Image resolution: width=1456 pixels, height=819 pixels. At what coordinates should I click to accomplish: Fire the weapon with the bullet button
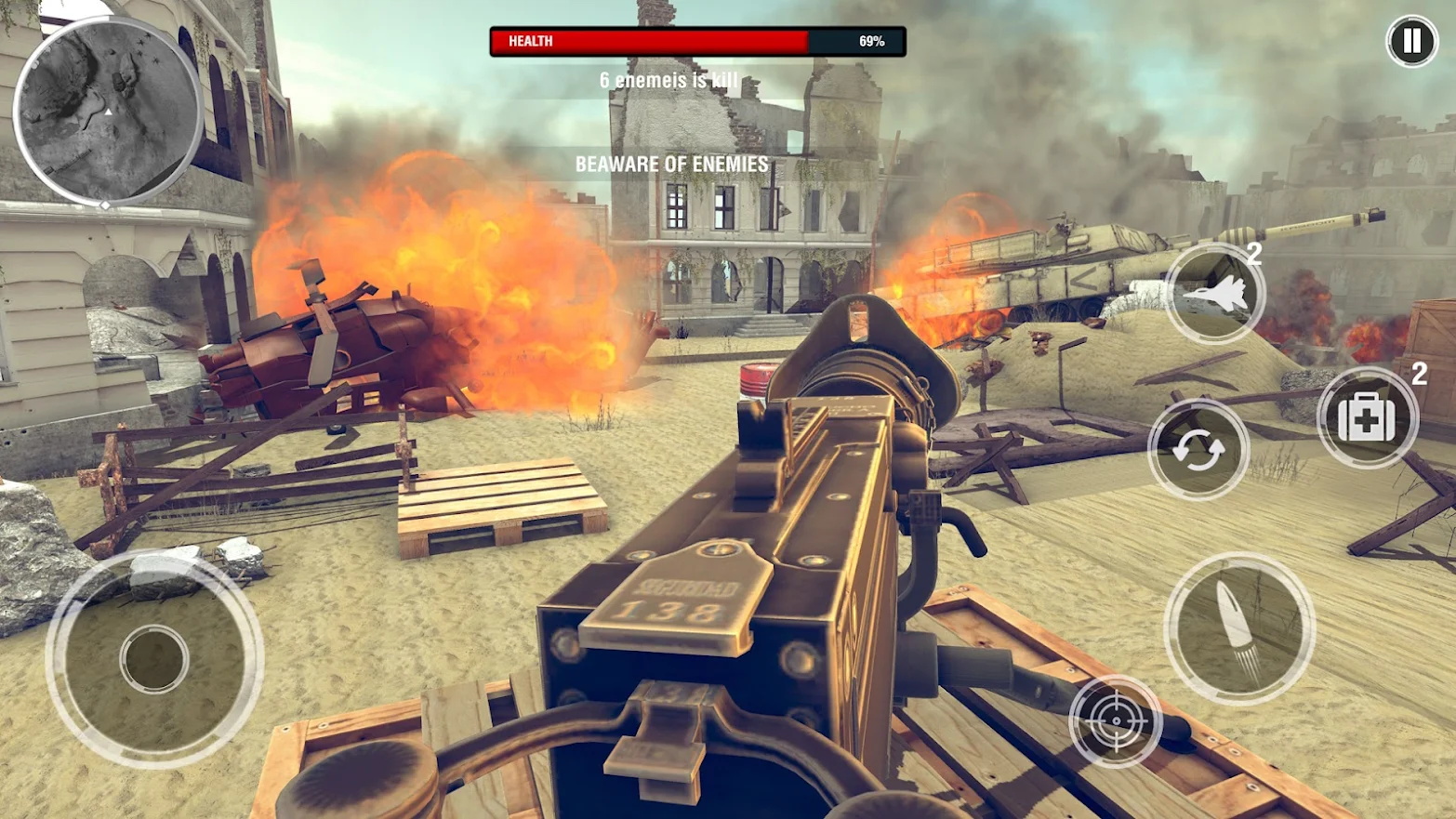(1238, 627)
